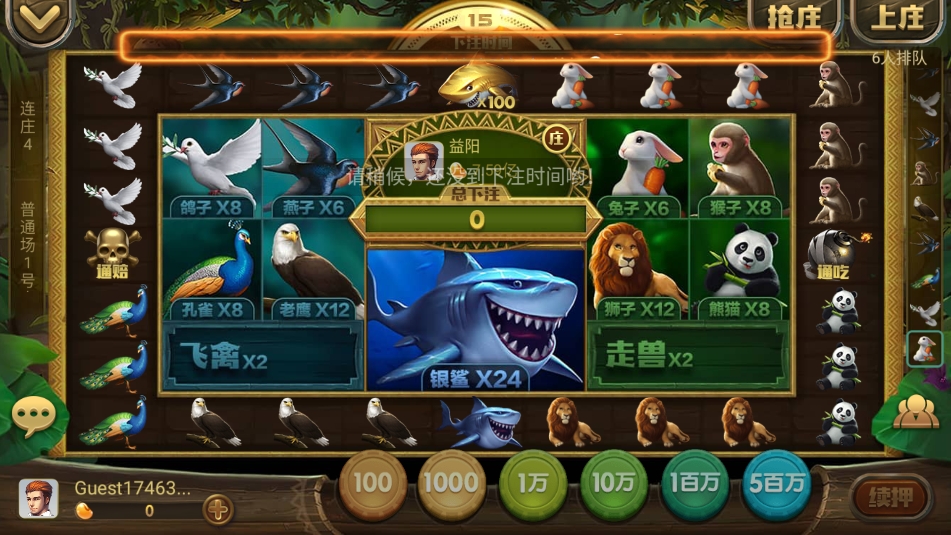Choose the 飞禽 X2 birds bet area
The width and height of the screenshot is (951, 535).
pos(262,355)
